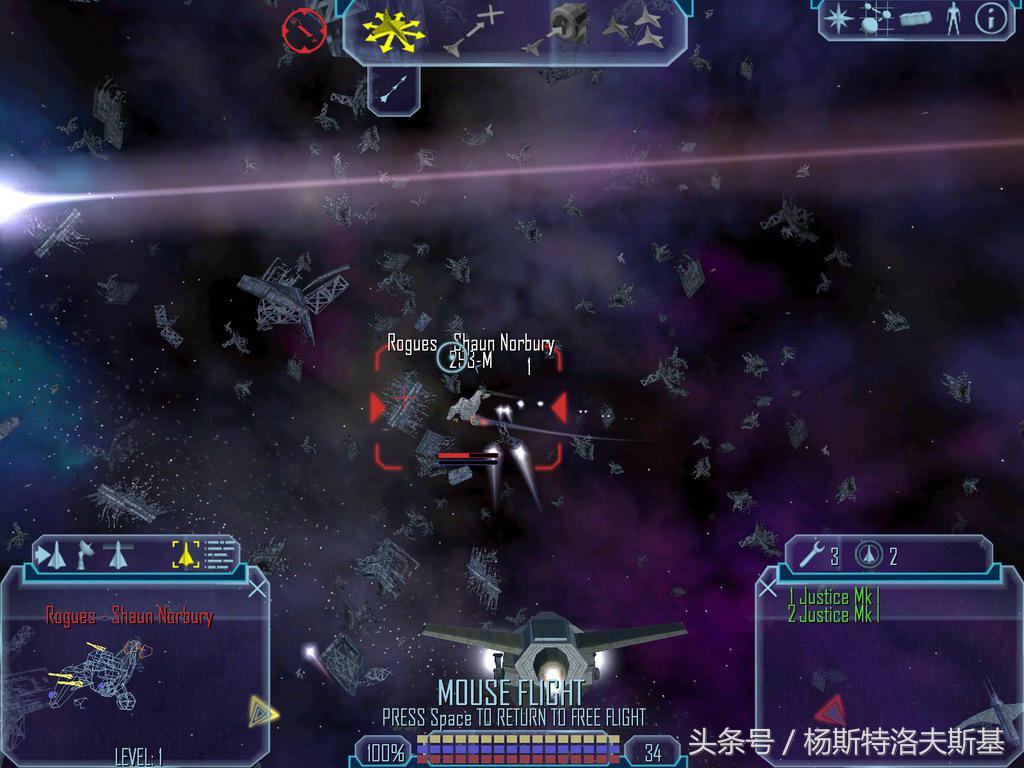Close the Justice Mk I weapons panel
1024x768 pixels.
[x=768, y=589]
